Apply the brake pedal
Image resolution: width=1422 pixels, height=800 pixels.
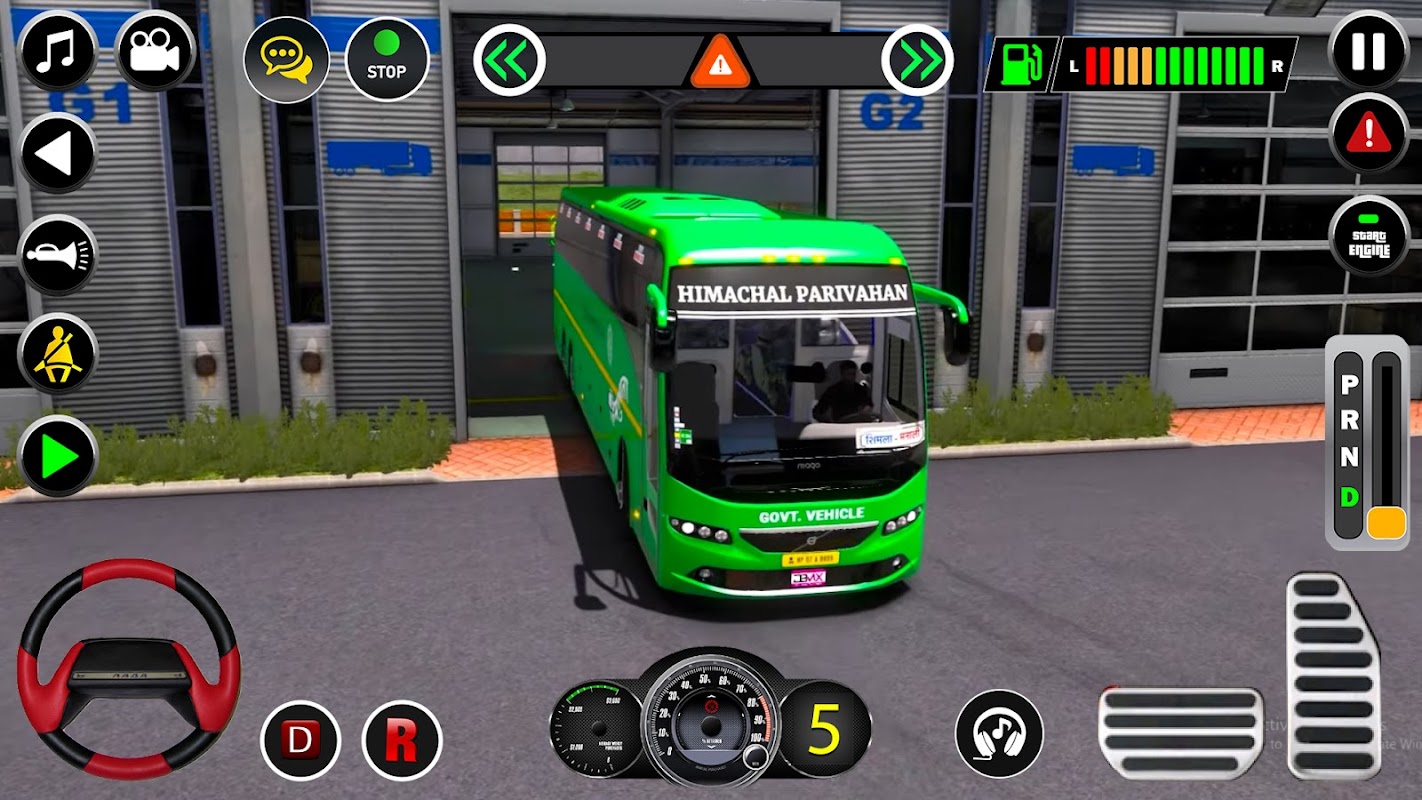point(1180,732)
